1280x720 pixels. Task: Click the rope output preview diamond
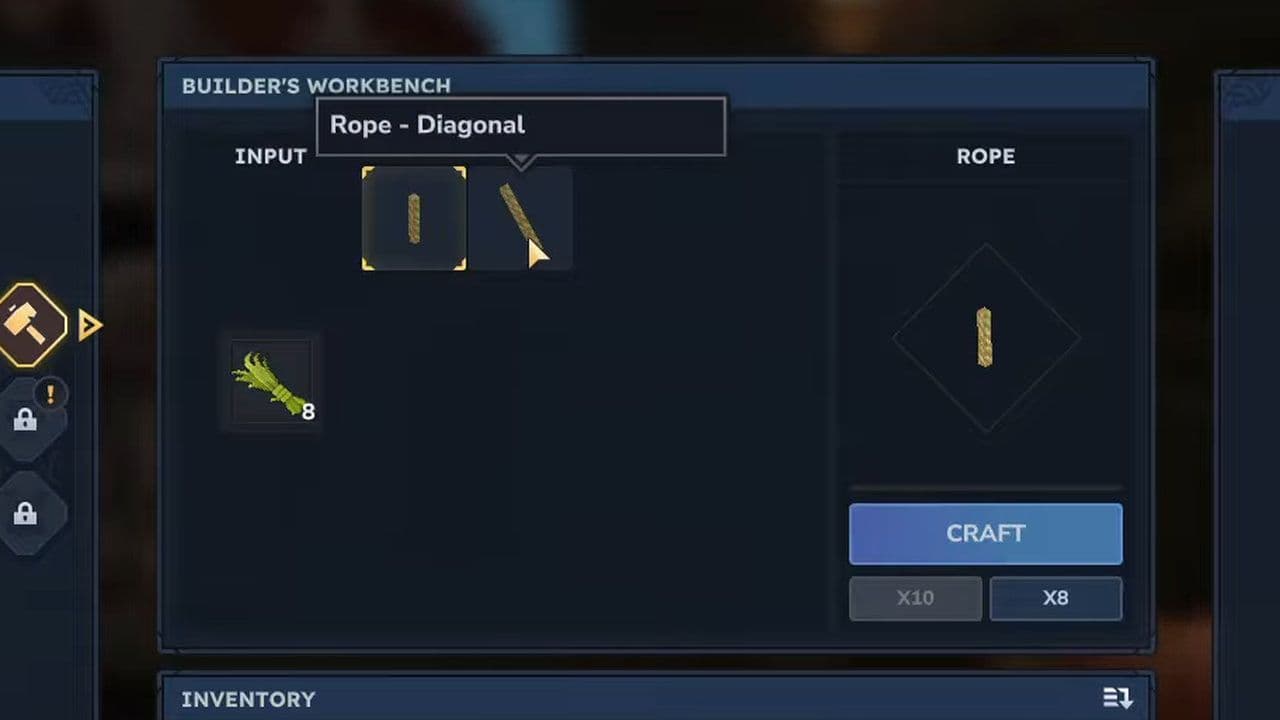985,338
